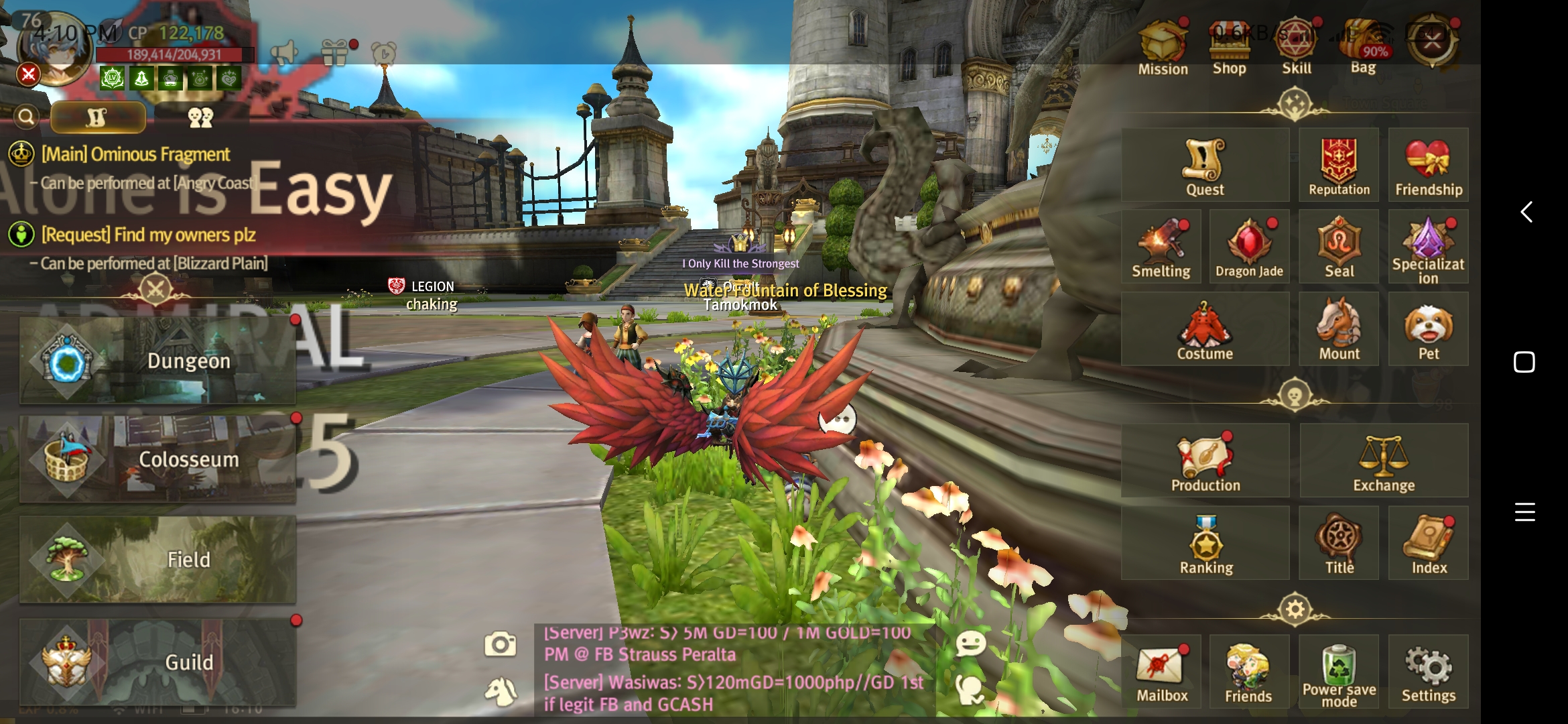Open the Bag inventory

point(1363,46)
